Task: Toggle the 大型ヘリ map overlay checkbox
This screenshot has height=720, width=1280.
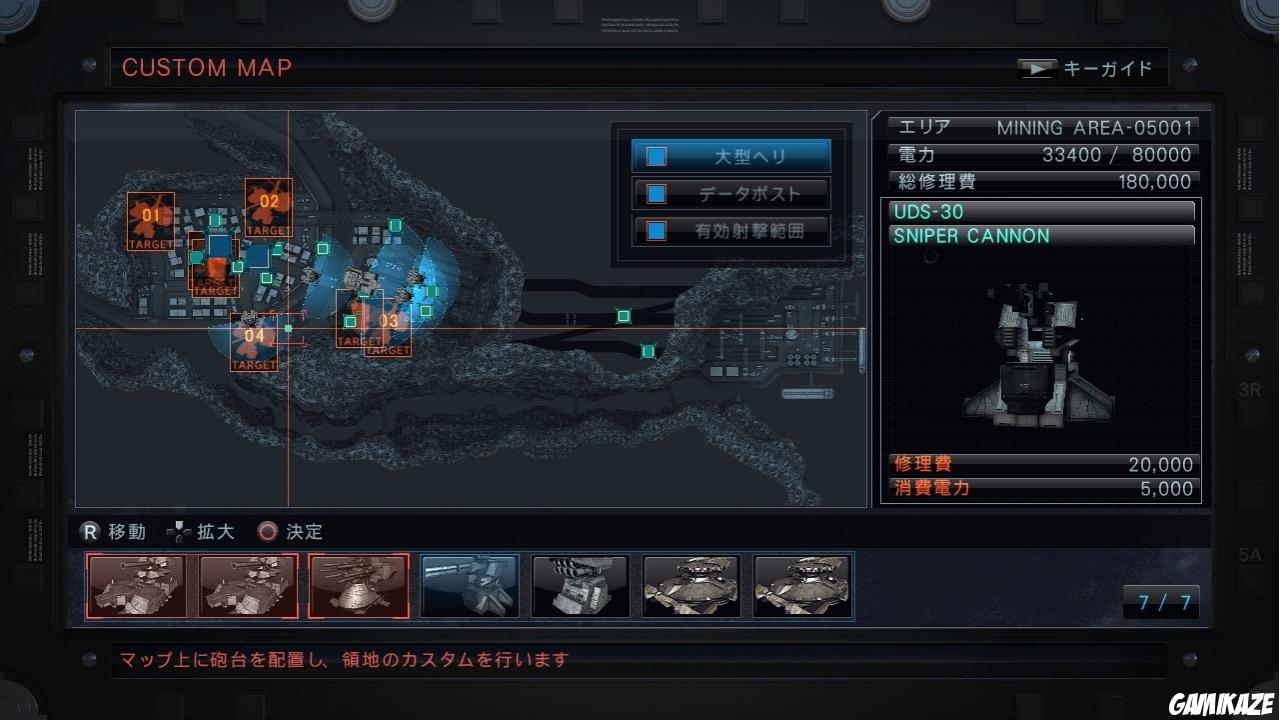Action: (x=657, y=155)
